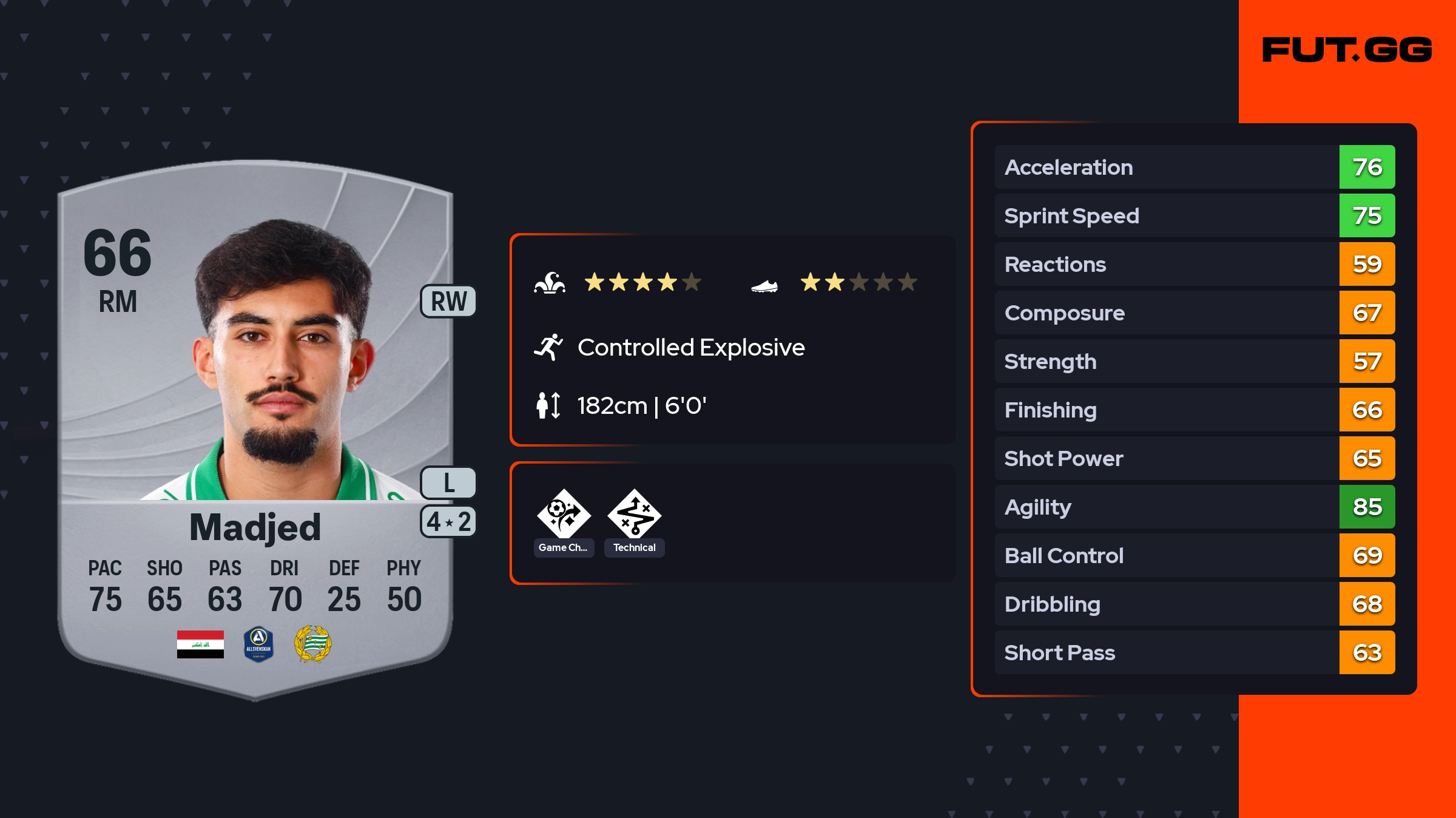The height and width of the screenshot is (818, 1456).
Task: Choose the Technical playstyle icon
Action: [634, 514]
